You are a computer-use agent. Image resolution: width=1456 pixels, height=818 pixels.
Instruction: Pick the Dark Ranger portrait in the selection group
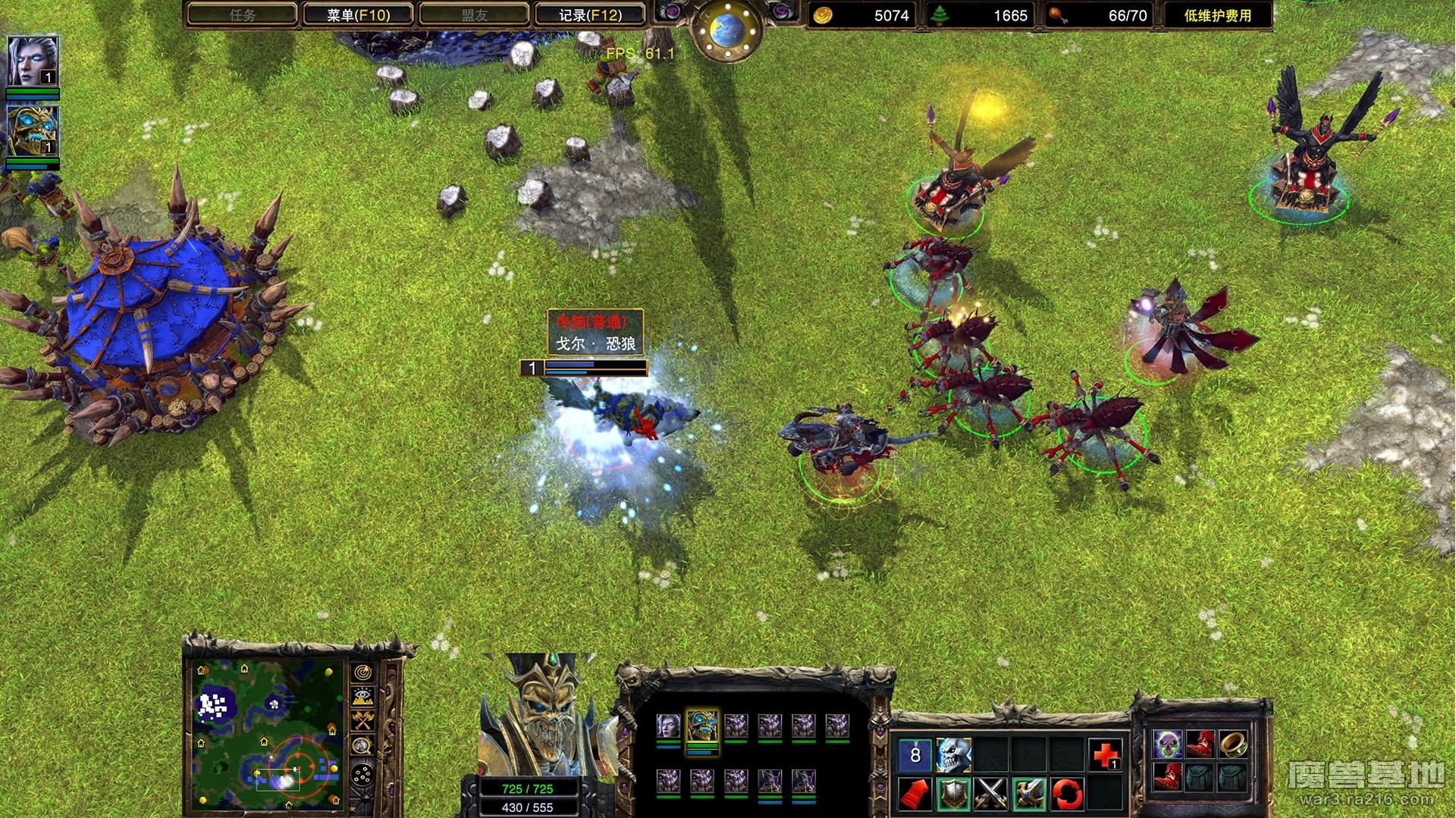[x=668, y=726]
